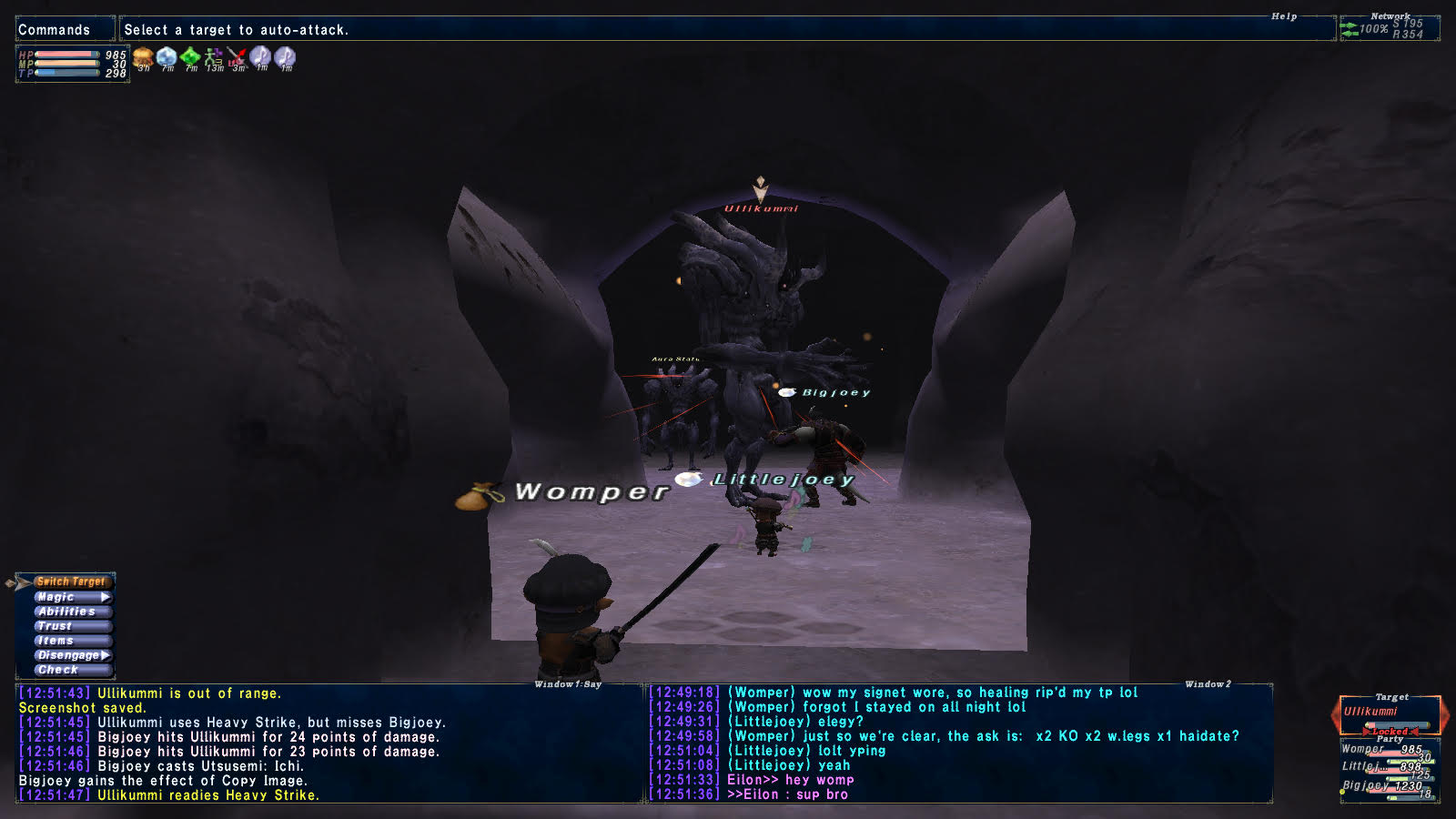
Task: Select Womper in the party list
Action: click(1384, 750)
